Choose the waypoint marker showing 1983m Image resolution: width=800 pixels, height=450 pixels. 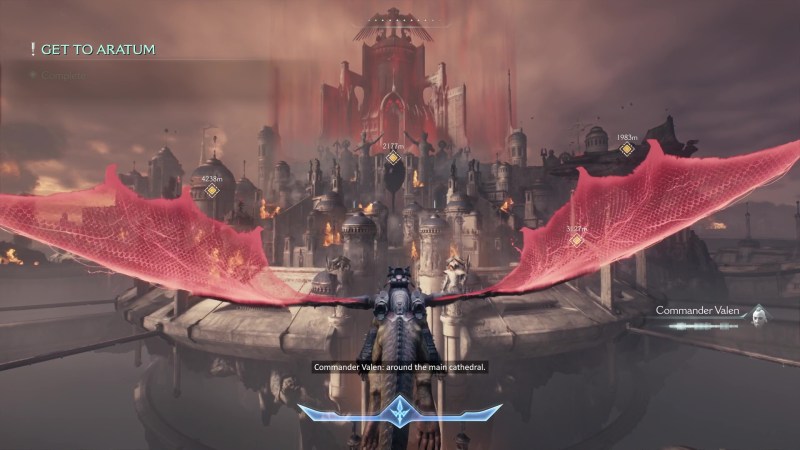(x=627, y=149)
